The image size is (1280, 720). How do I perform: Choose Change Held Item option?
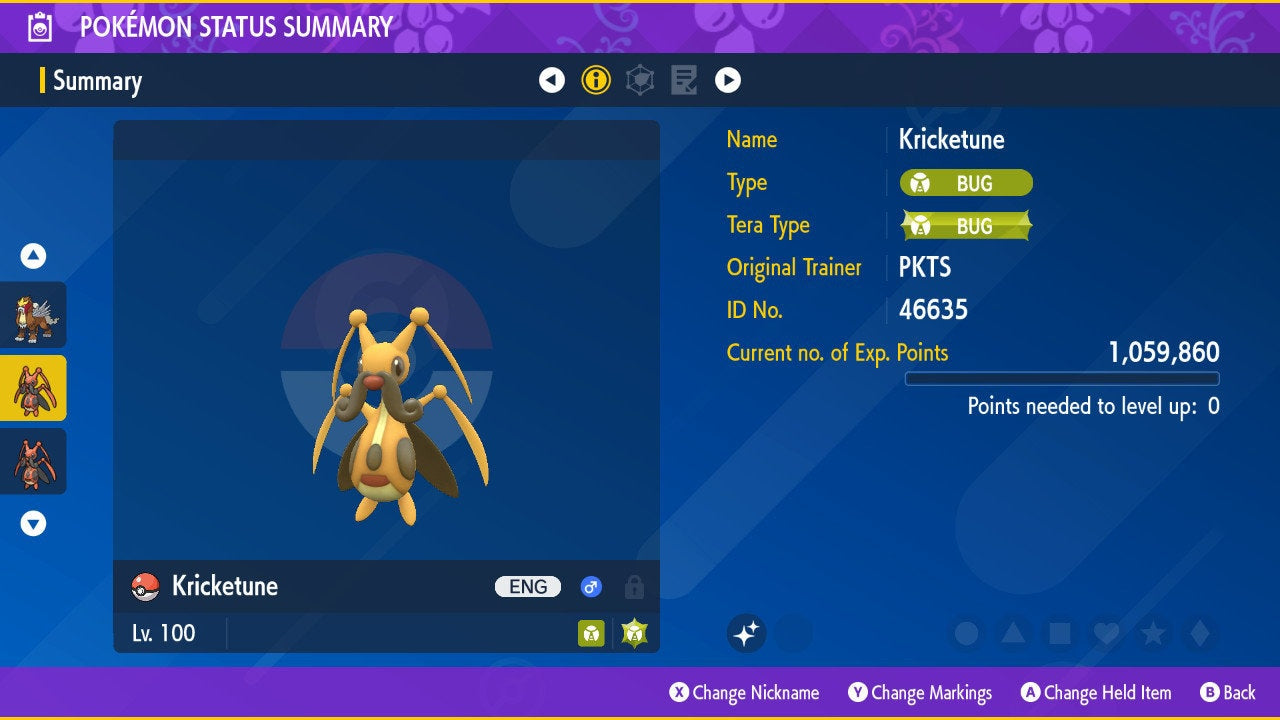1095,693
